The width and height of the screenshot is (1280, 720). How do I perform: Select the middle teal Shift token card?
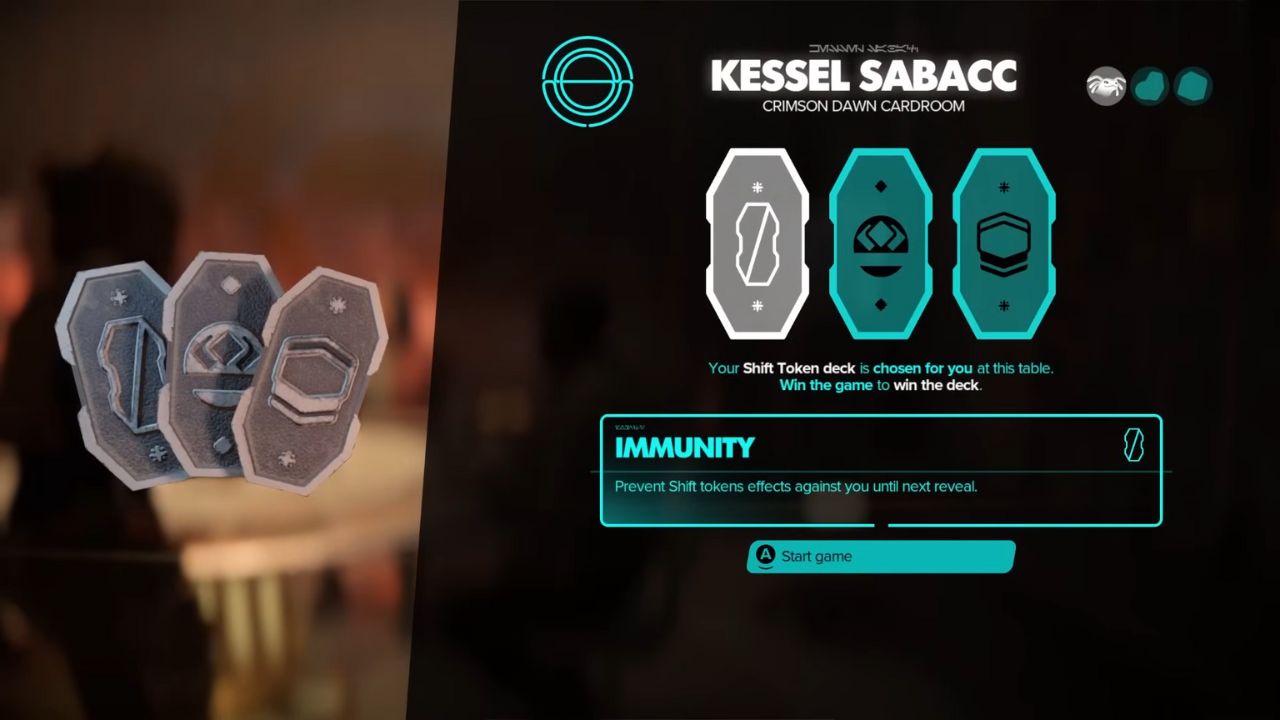(x=881, y=243)
